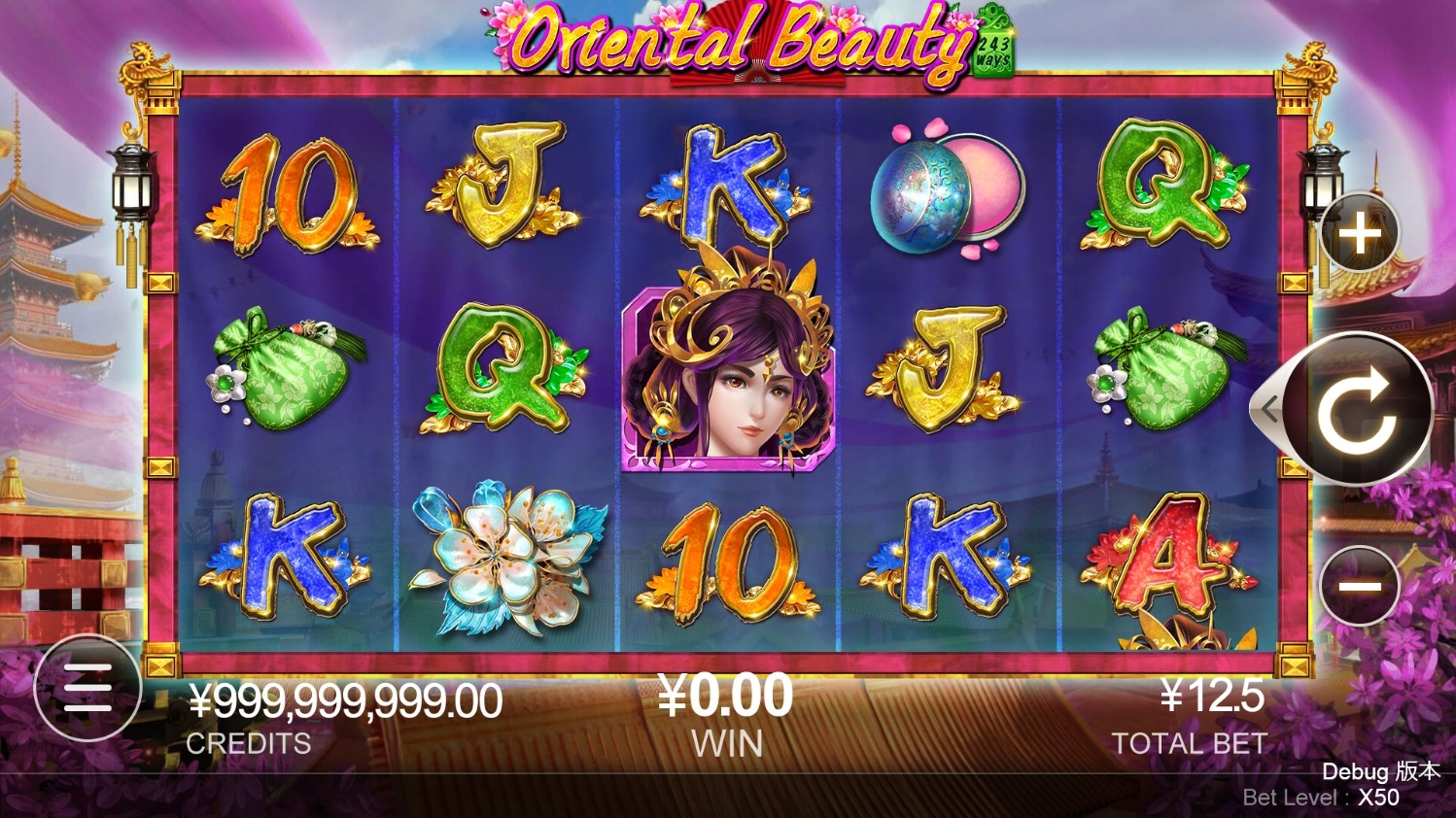The image size is (1456, 818).
Task: Spin the reels with the circular arrow button
Action: (x=1357, y=409)
